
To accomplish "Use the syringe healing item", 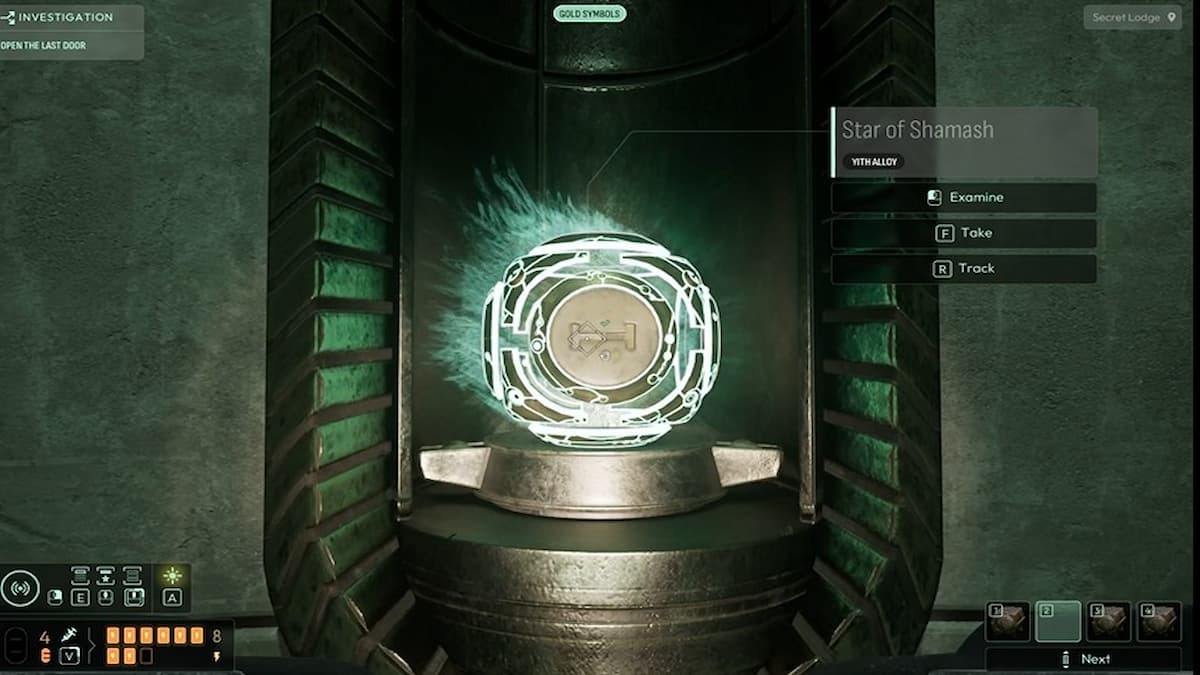I will pyautogui.click(x=69, y=635).
